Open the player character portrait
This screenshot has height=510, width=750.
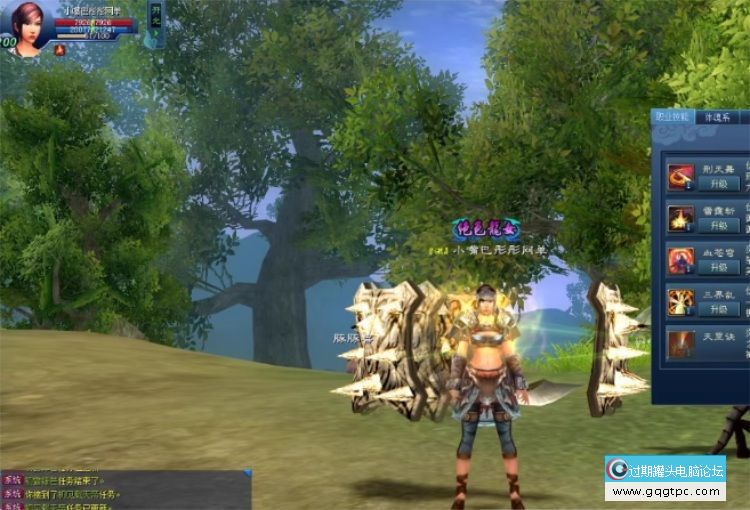(27, 27)
